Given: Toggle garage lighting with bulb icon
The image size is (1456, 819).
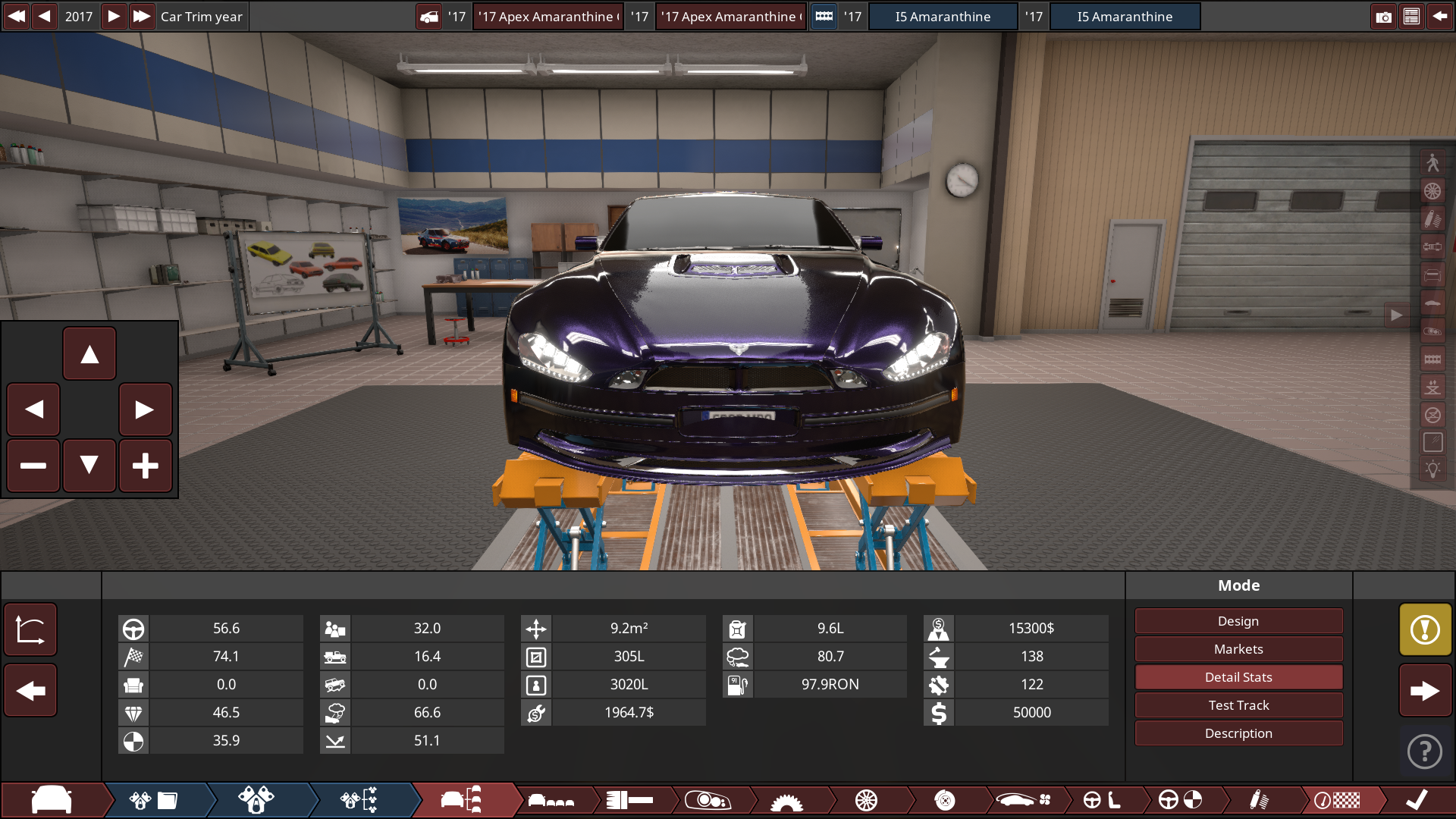Looking at the screenshot, I should point(1433,469).
